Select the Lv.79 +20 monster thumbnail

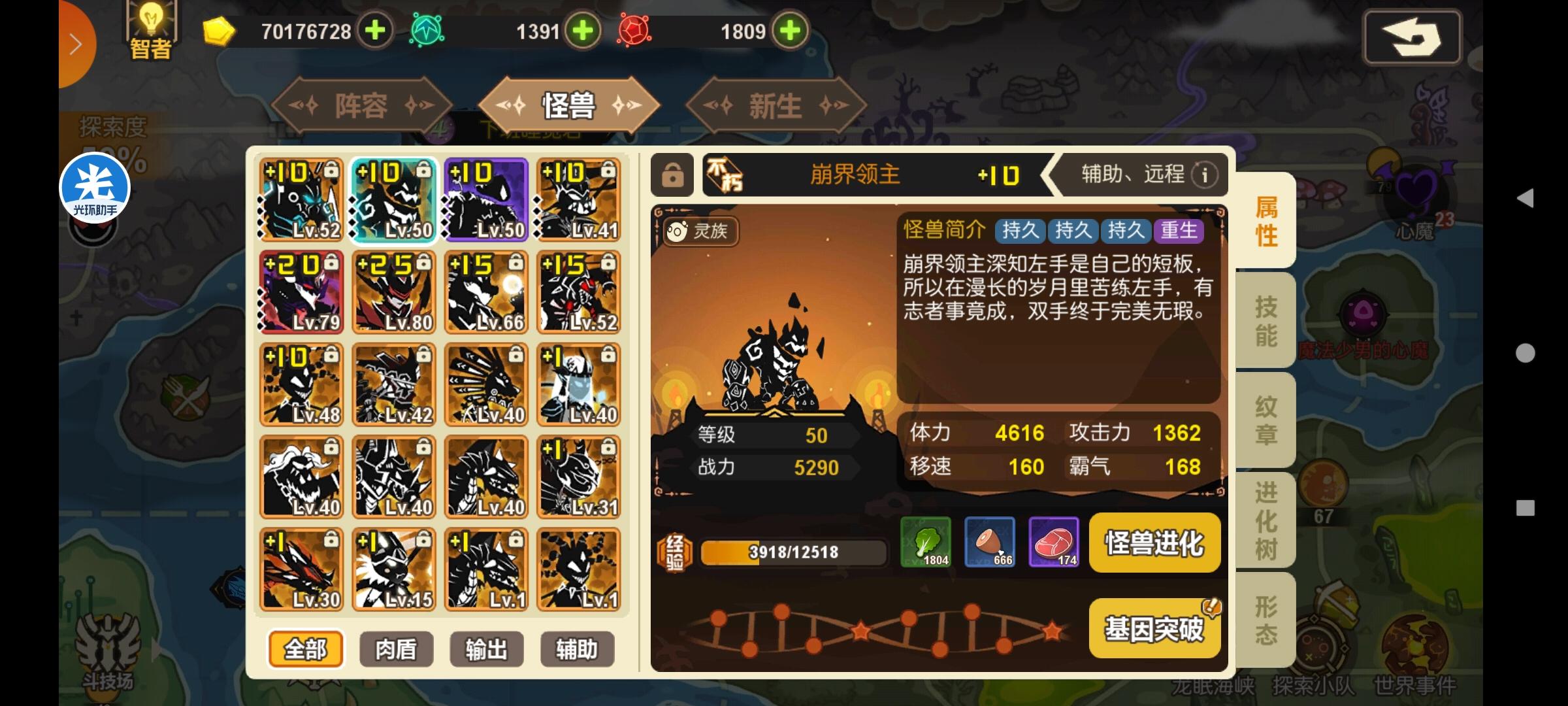coord(301,293)
